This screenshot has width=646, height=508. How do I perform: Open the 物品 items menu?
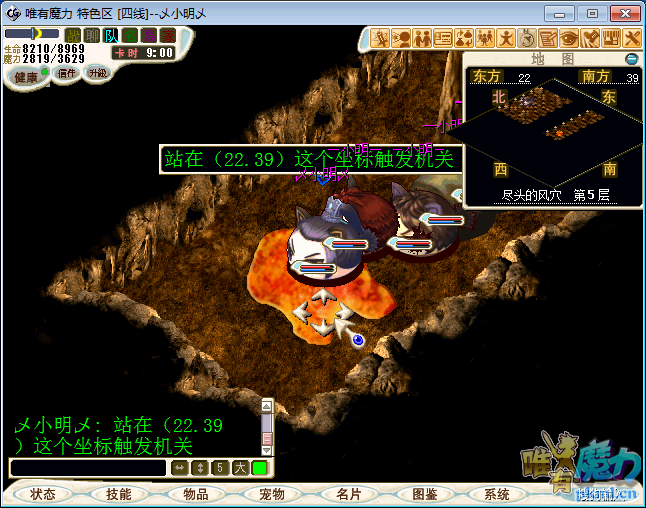pyautogui.click(x=196, y=494)
